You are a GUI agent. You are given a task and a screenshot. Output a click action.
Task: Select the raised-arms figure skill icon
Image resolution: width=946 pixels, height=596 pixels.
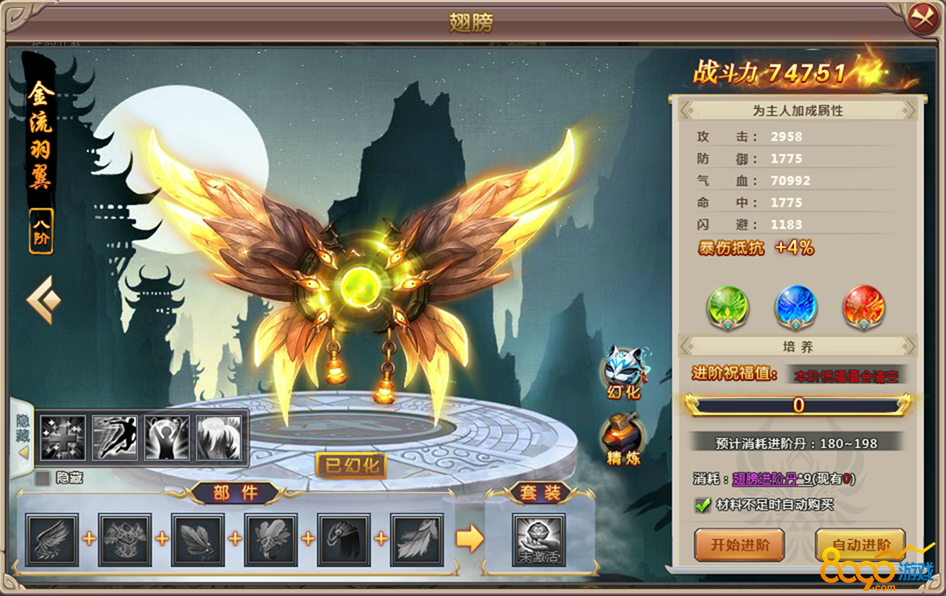pos(167,437)
